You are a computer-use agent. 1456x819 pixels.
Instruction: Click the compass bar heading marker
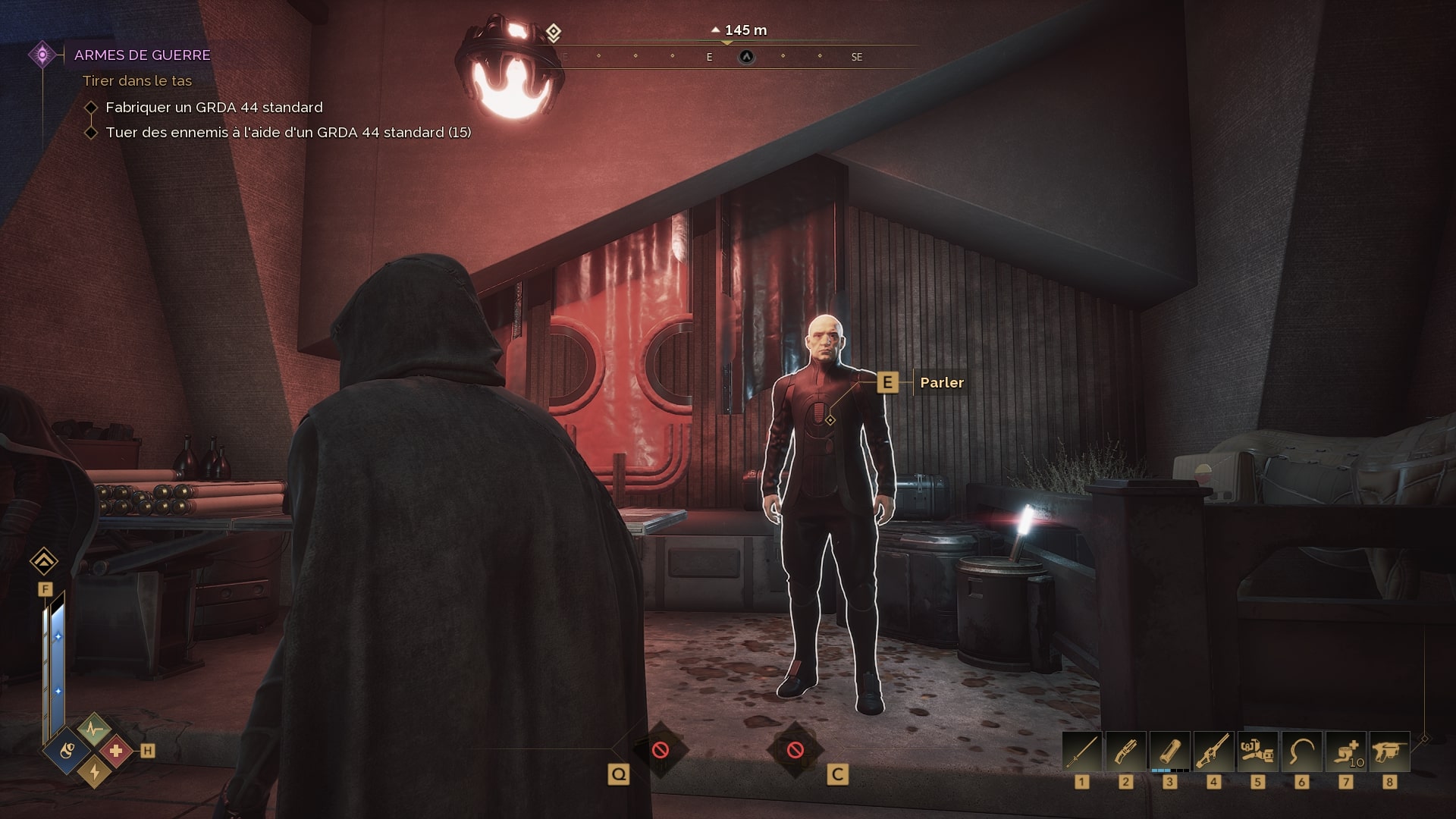tap(746, 57)
